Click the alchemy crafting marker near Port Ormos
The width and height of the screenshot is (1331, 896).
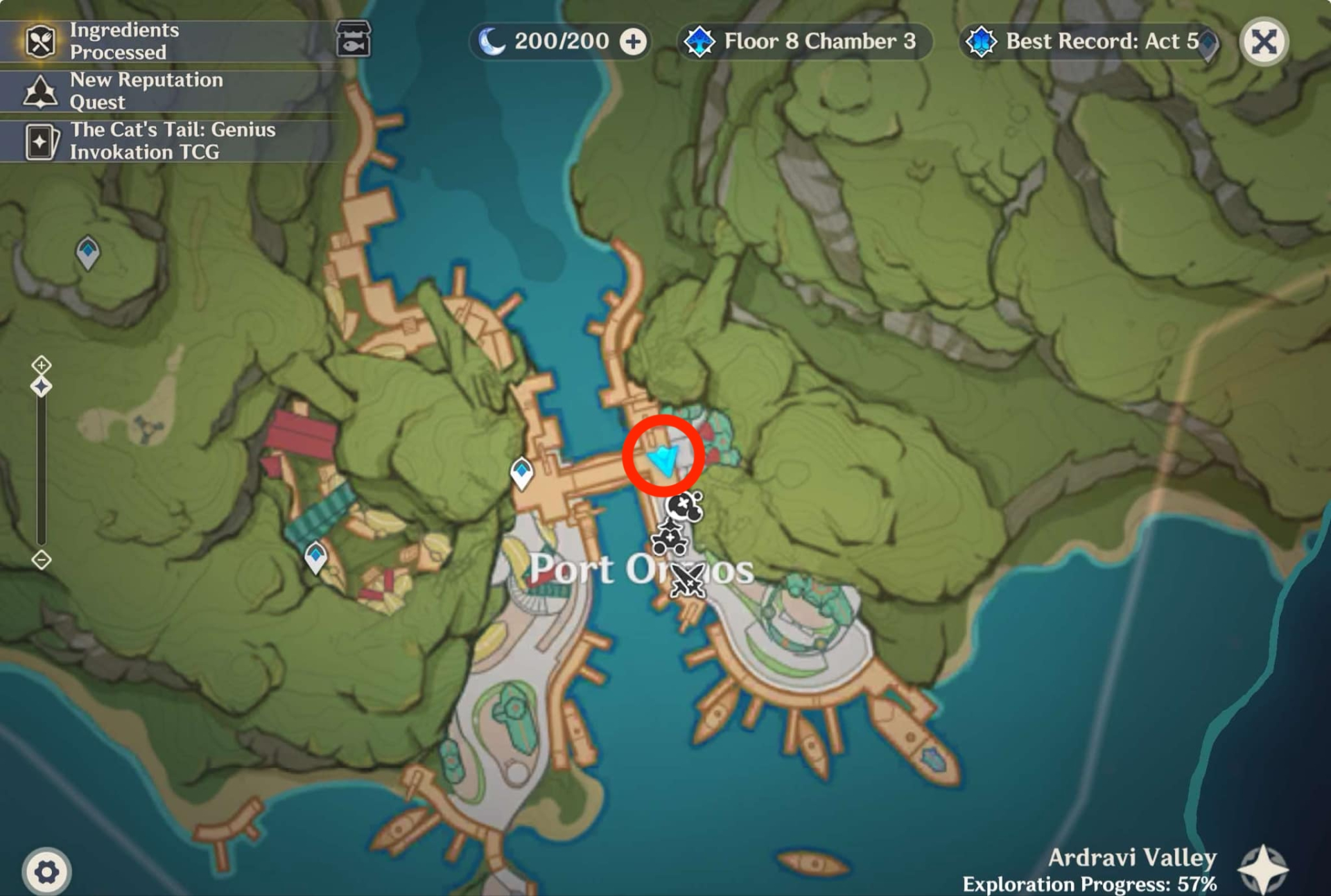[670, 538]
